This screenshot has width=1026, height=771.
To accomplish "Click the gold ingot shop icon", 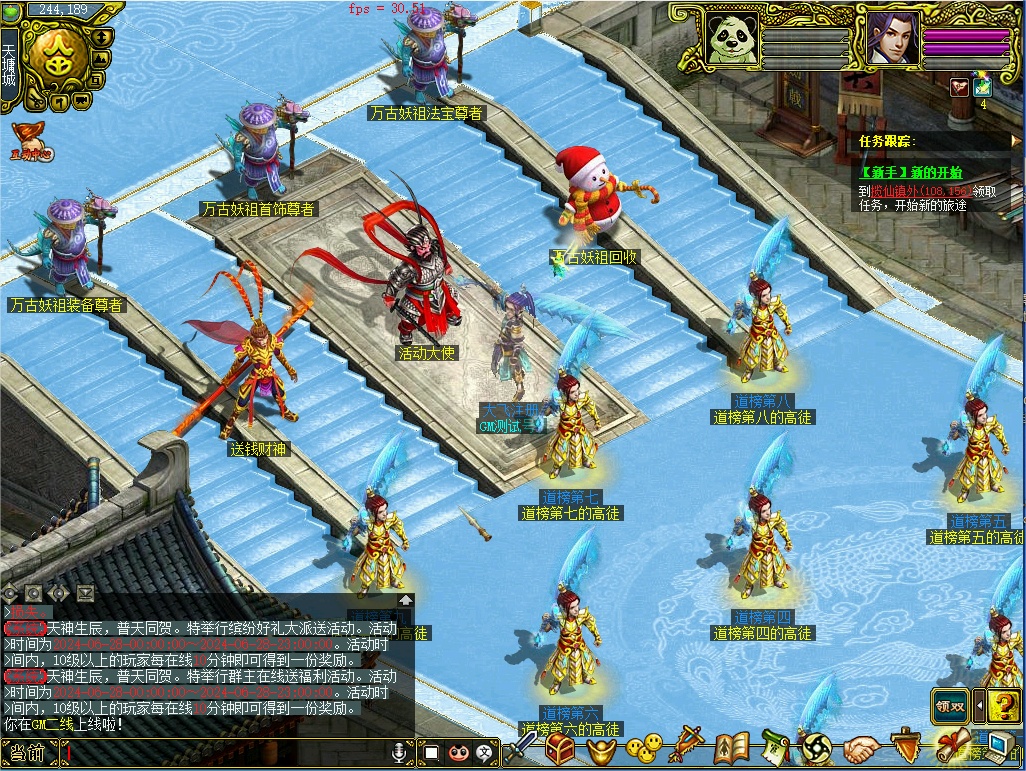I will tap(601, 747).
